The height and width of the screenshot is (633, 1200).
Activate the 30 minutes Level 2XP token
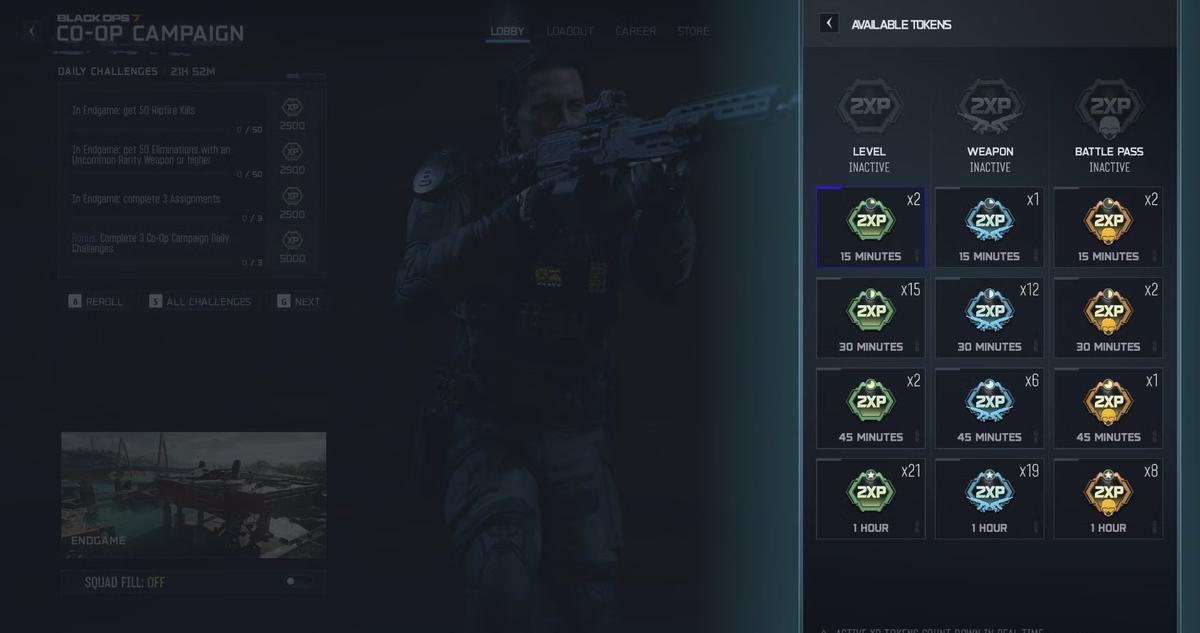point(870,318)
